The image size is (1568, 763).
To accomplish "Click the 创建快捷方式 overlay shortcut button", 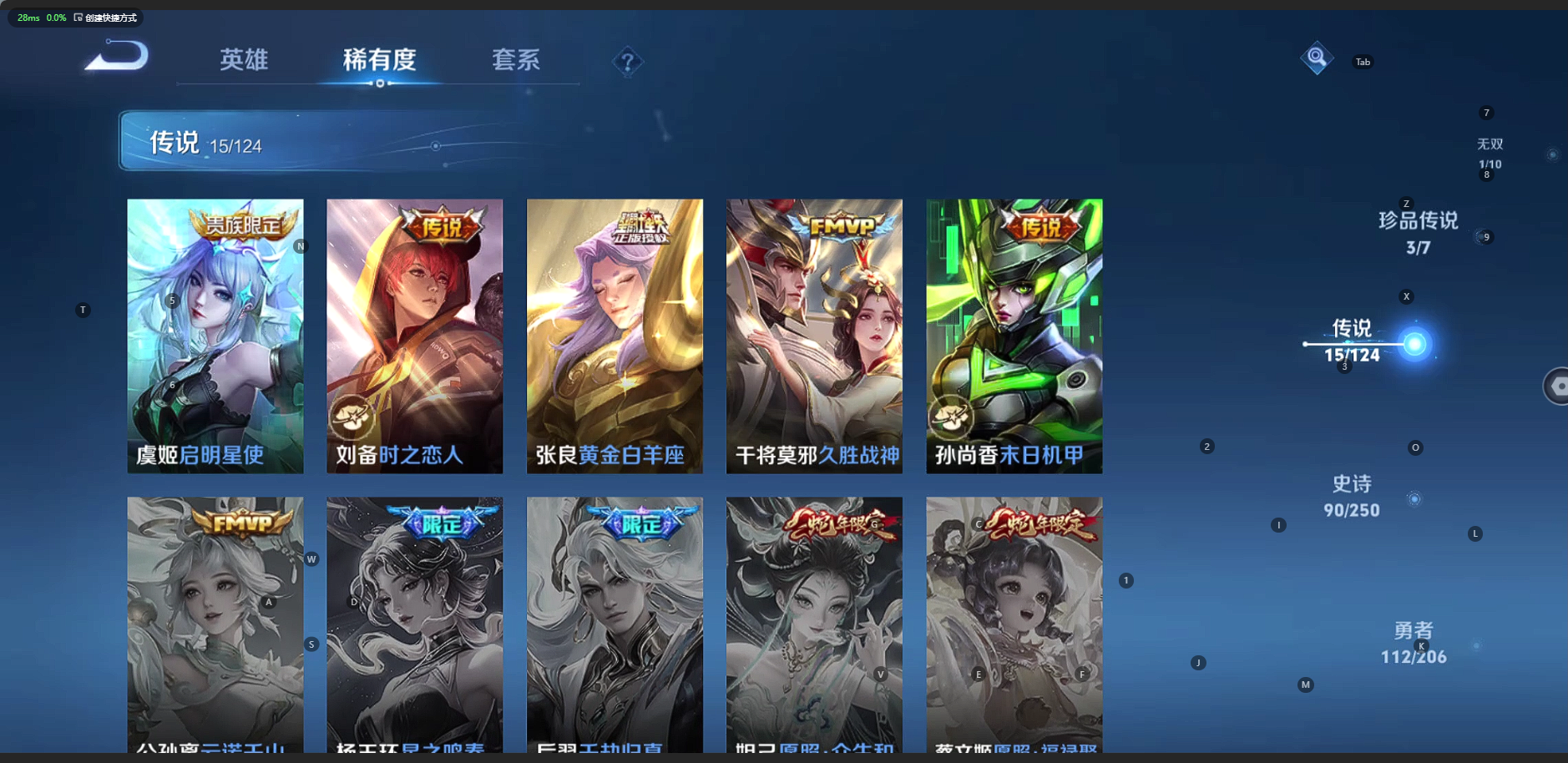I will point(106,18).
